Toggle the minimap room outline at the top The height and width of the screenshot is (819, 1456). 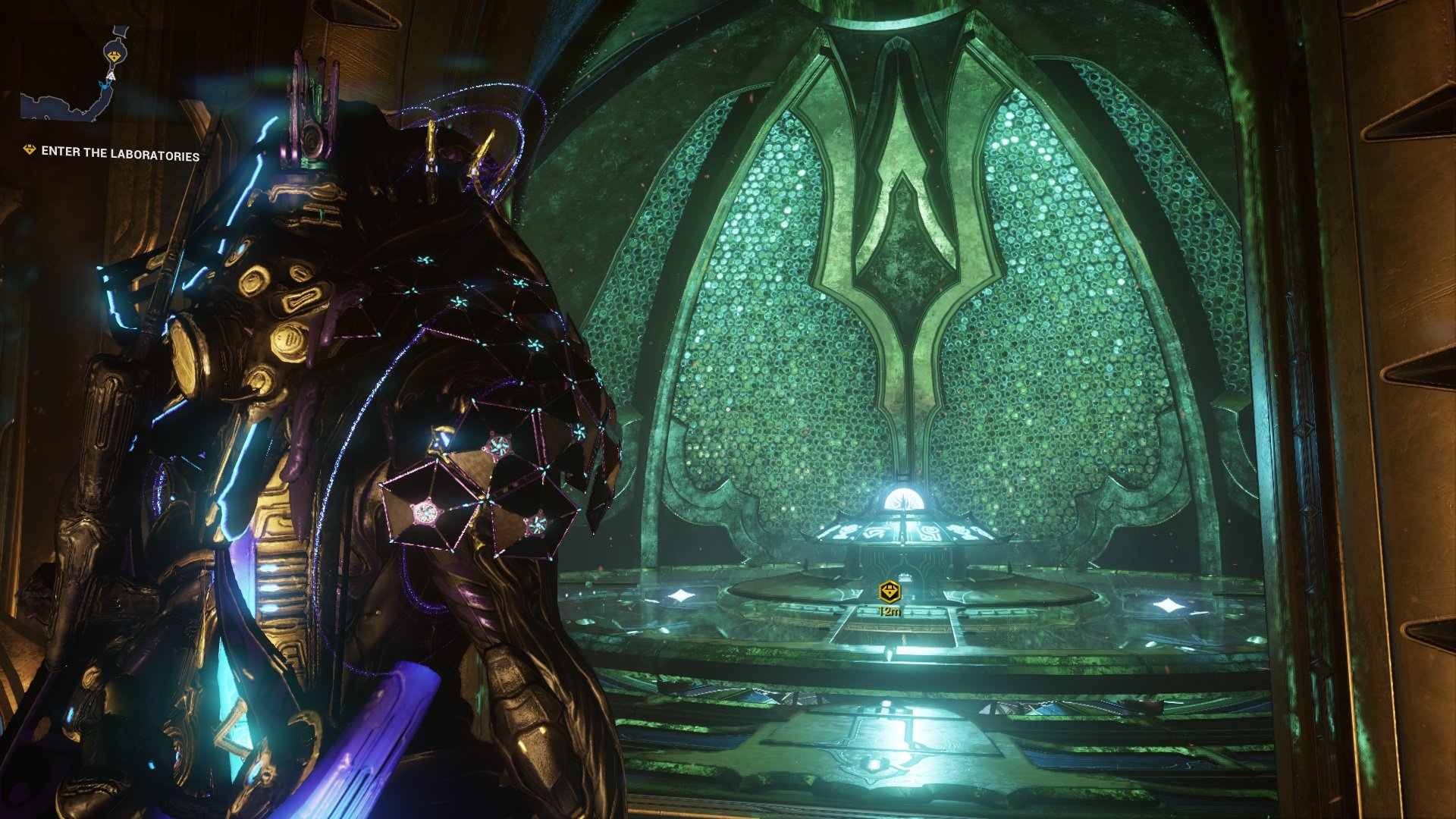coord(120,30)
